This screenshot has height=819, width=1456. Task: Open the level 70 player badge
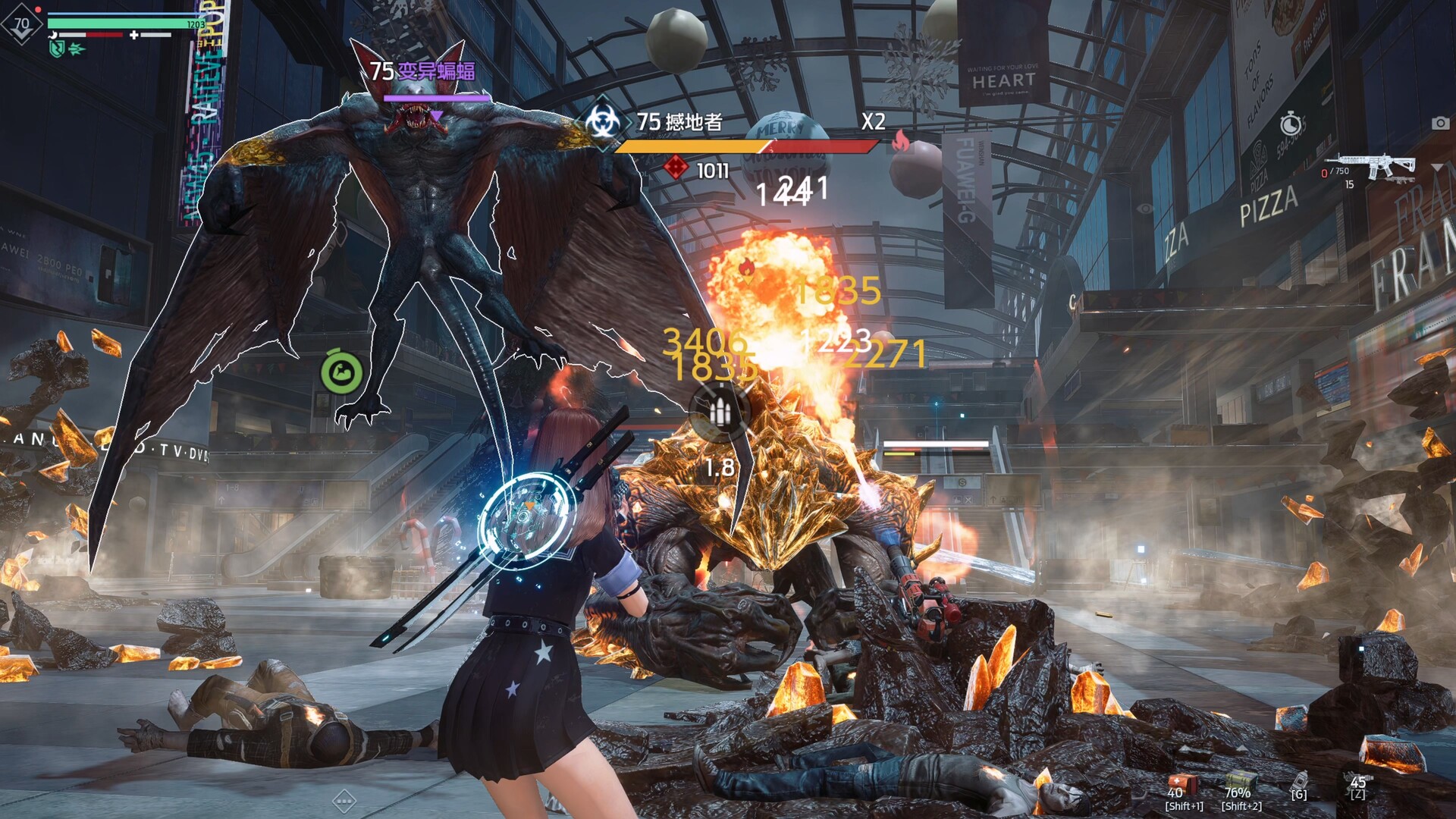(21, 24)
